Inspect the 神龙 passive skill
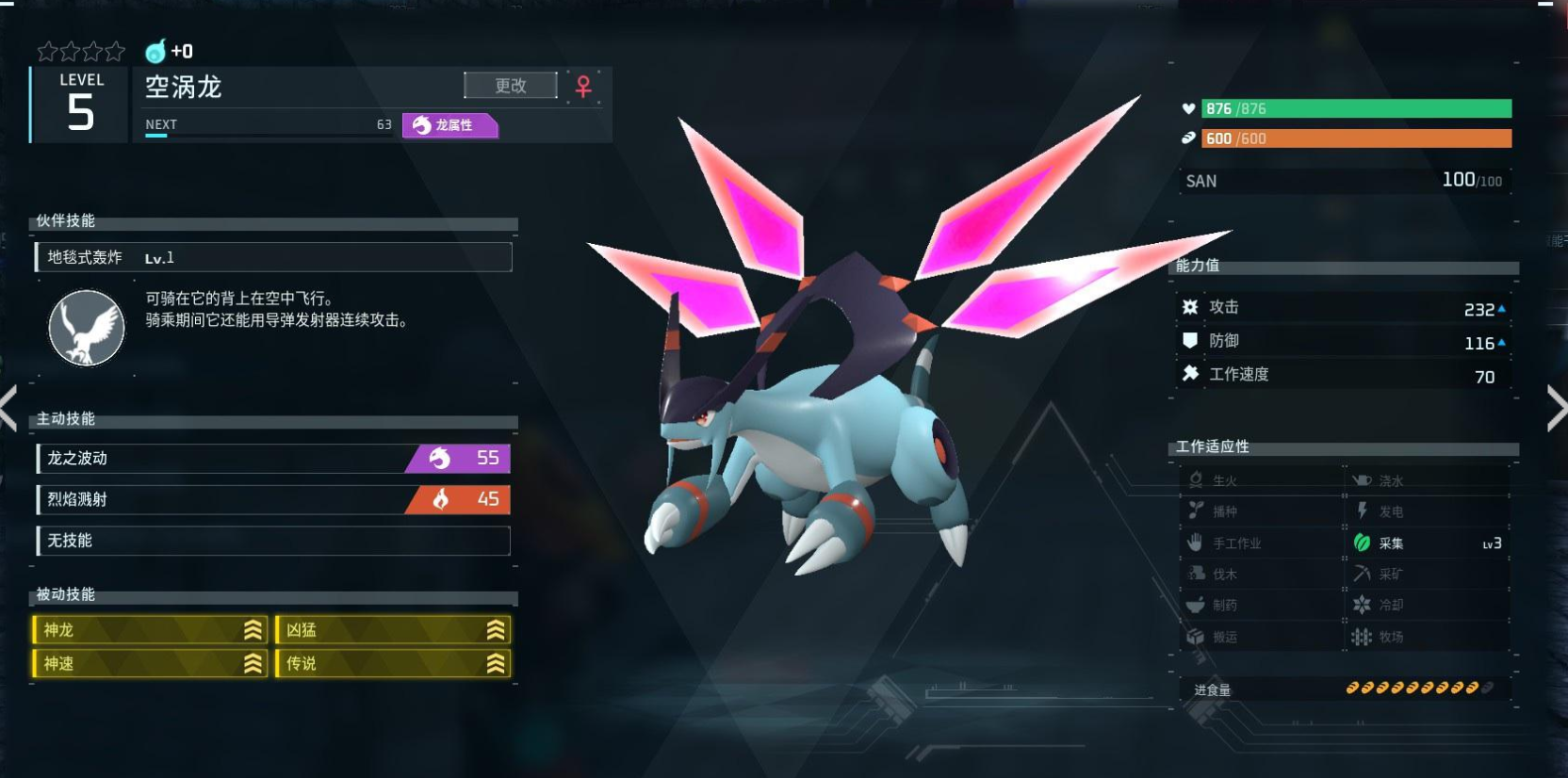The image size is (1568, 778). click(x=150, y=630)
